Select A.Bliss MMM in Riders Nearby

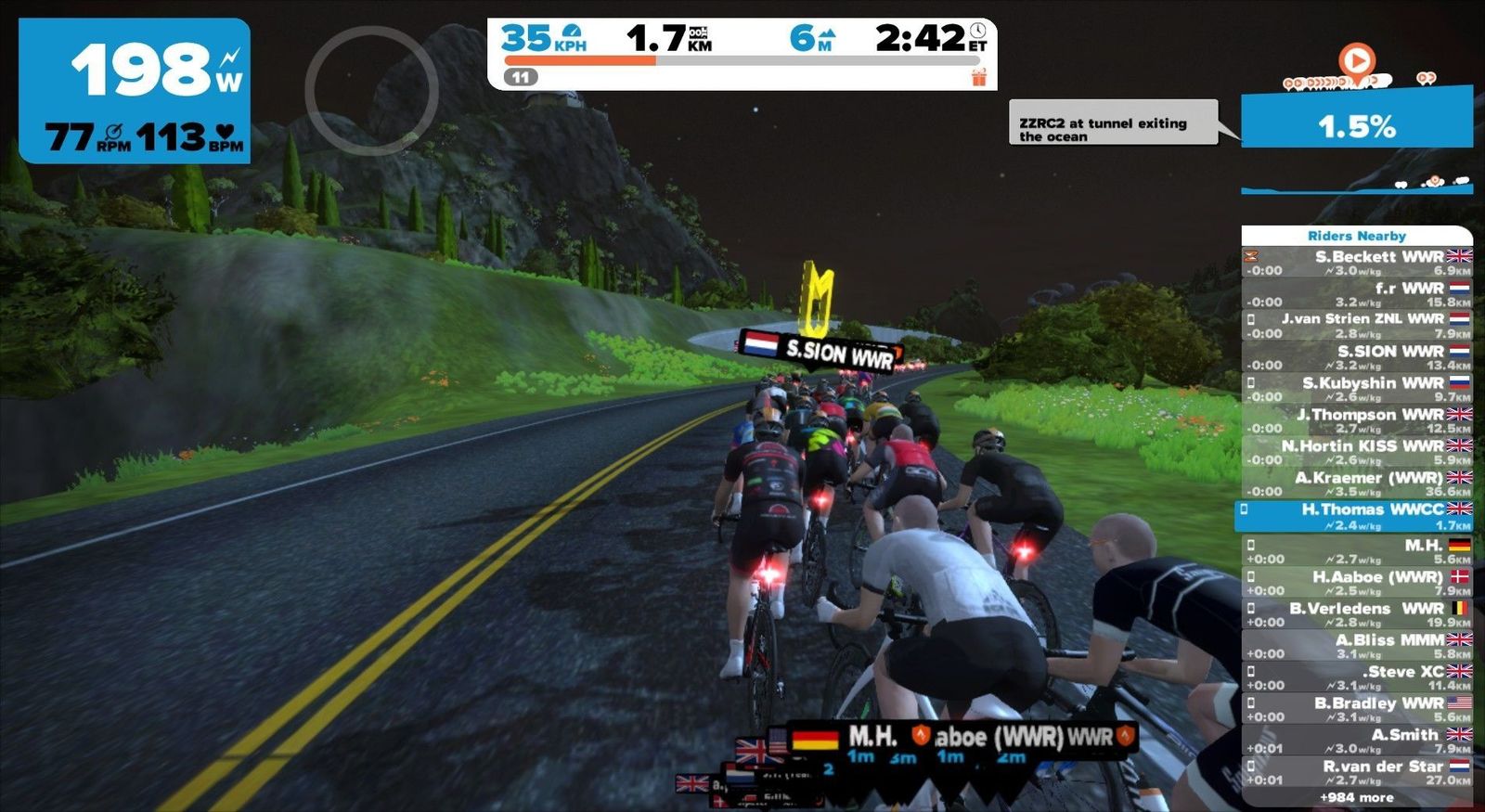[x=1357, y=646]
